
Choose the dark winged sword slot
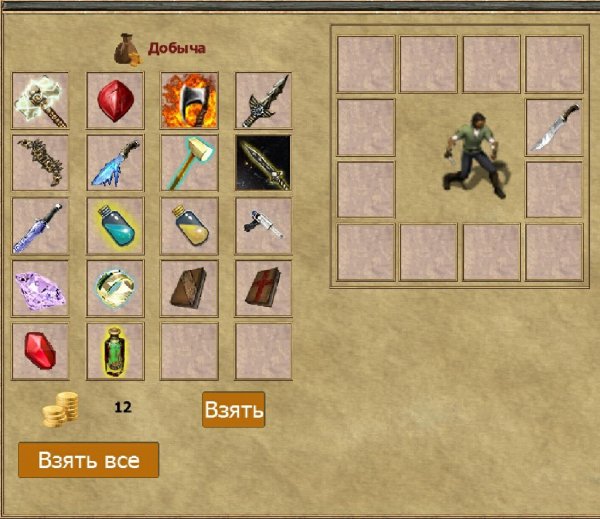tap(263, 101)
